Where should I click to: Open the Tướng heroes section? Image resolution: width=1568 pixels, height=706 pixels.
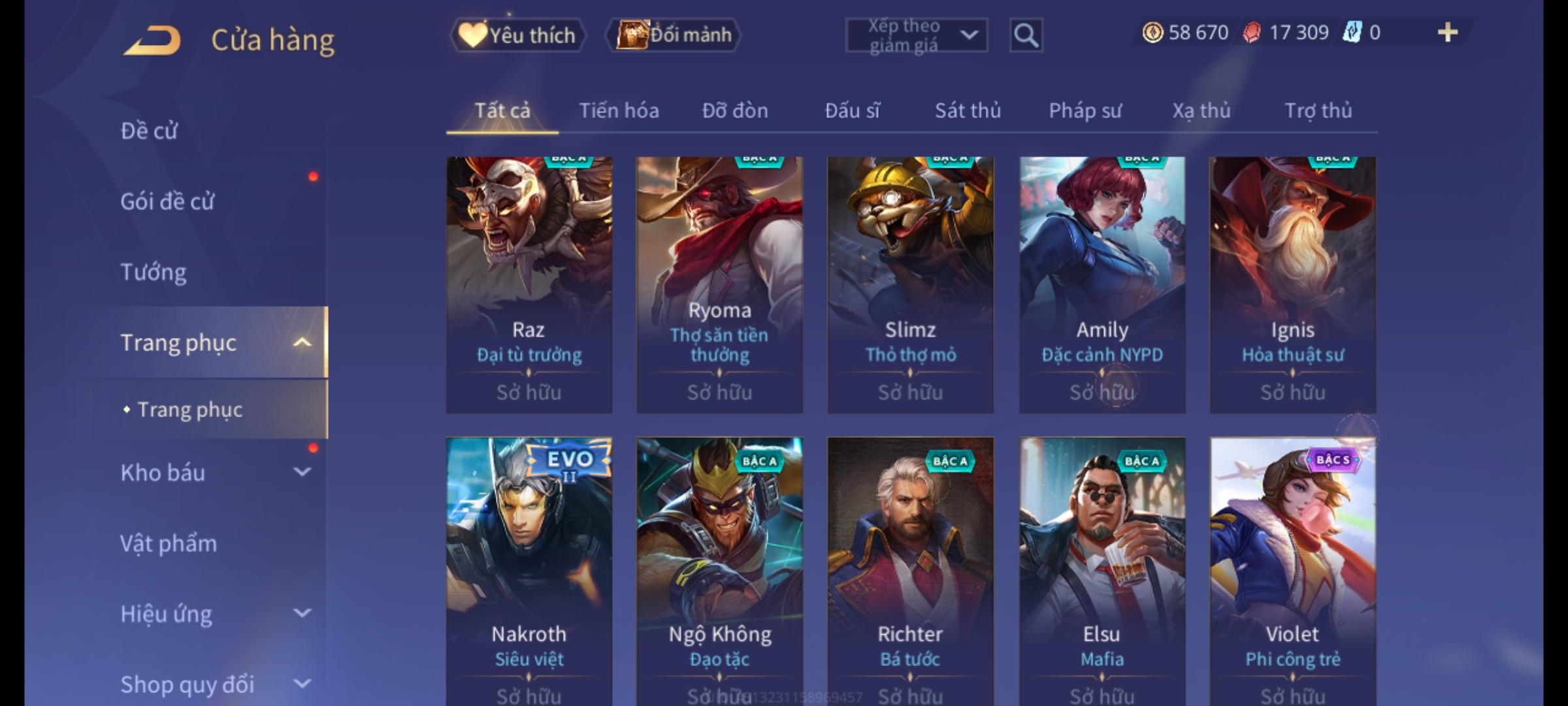point(154,272)
